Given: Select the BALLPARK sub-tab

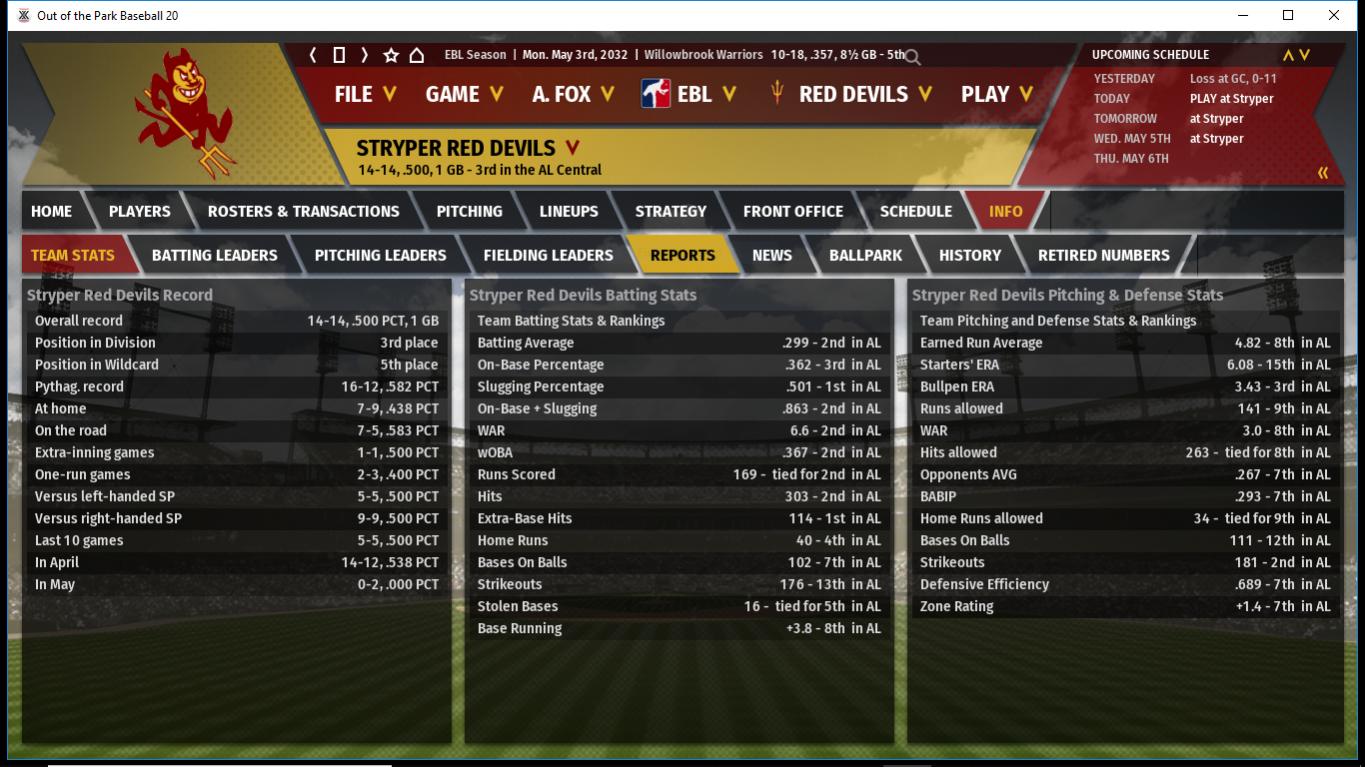Looking at the screenshot, I should click(865, 255).
